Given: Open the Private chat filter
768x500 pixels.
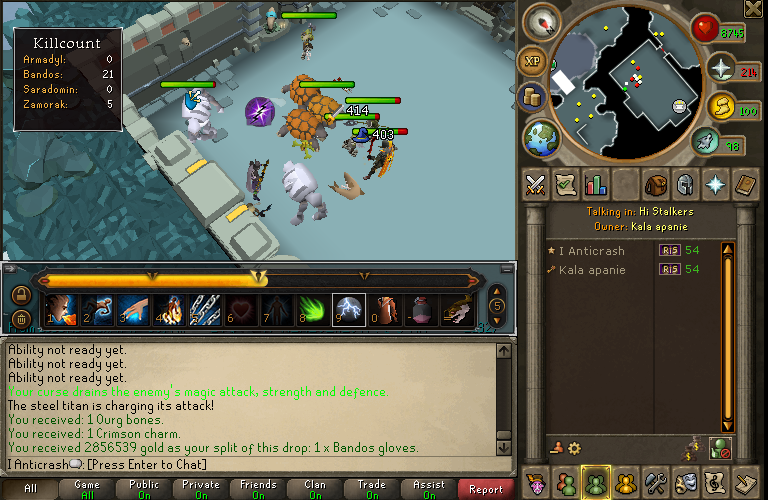Looking at the screenshot, I should pyautogui.click(x=201, y=489).
